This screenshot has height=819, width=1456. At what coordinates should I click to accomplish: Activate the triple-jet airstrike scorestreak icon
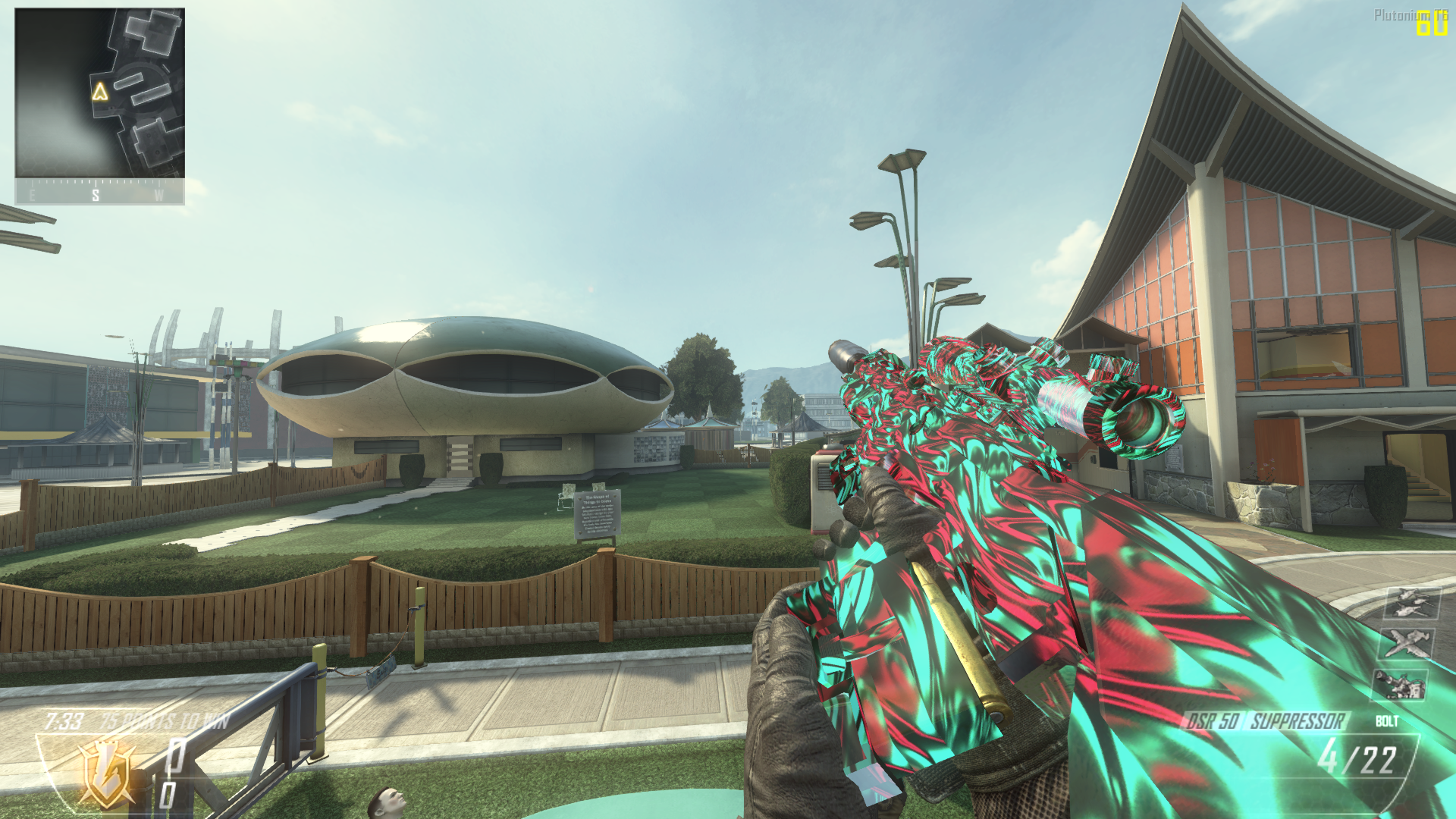[1410, 604]
